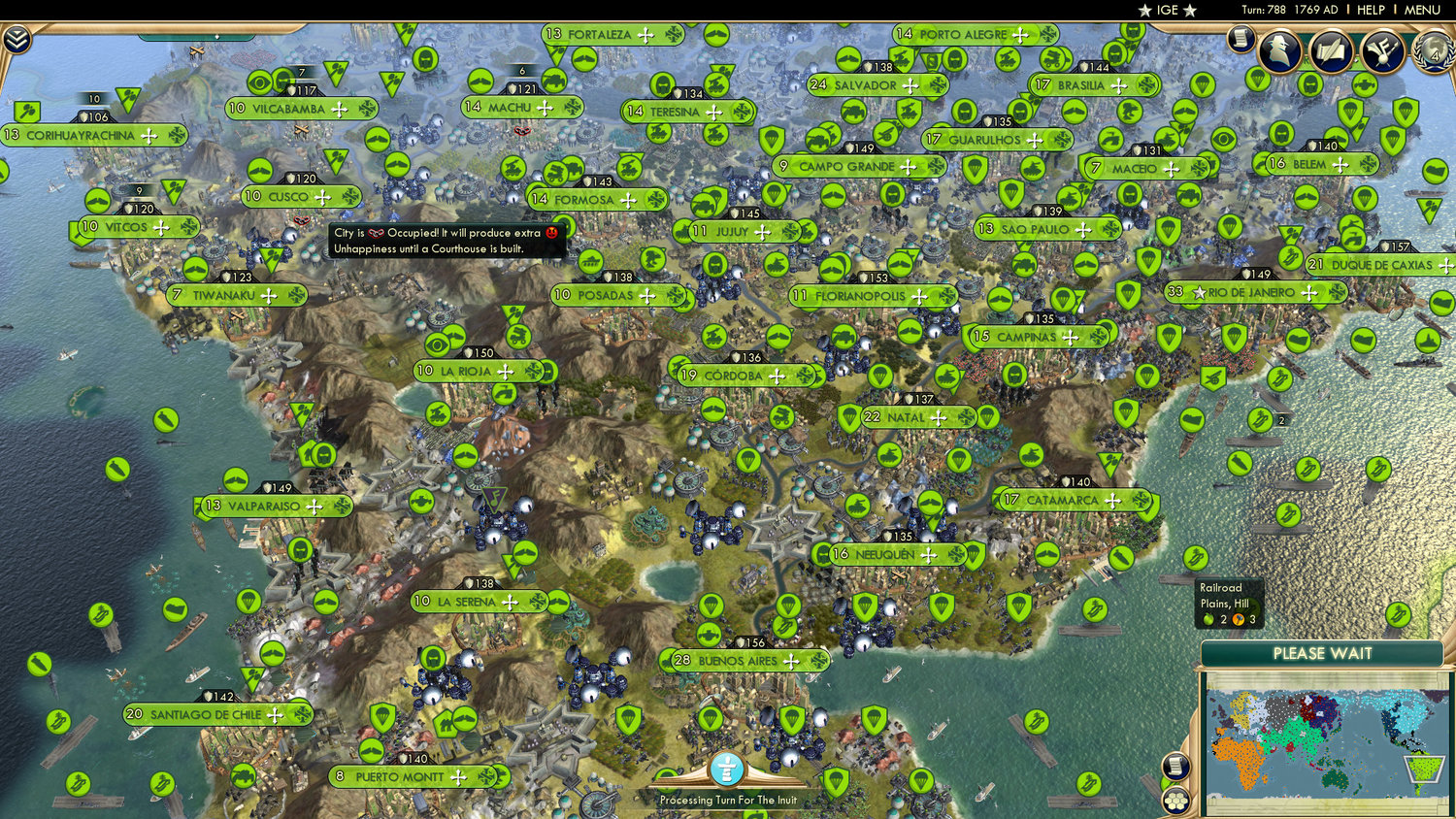Open the Espionage screen via the spy icon
The image size is (1456, 819).
1279,50
